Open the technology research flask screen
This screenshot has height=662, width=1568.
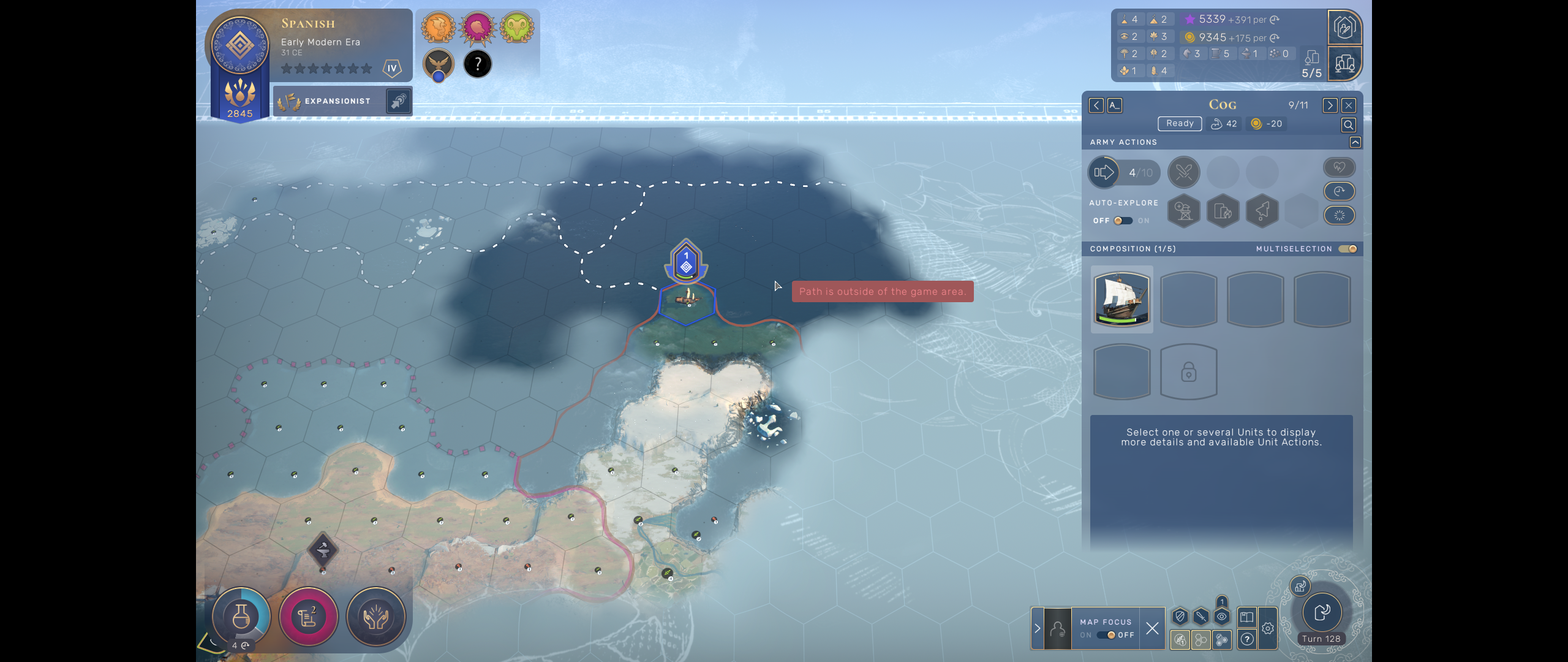click(x=241, y=617)
